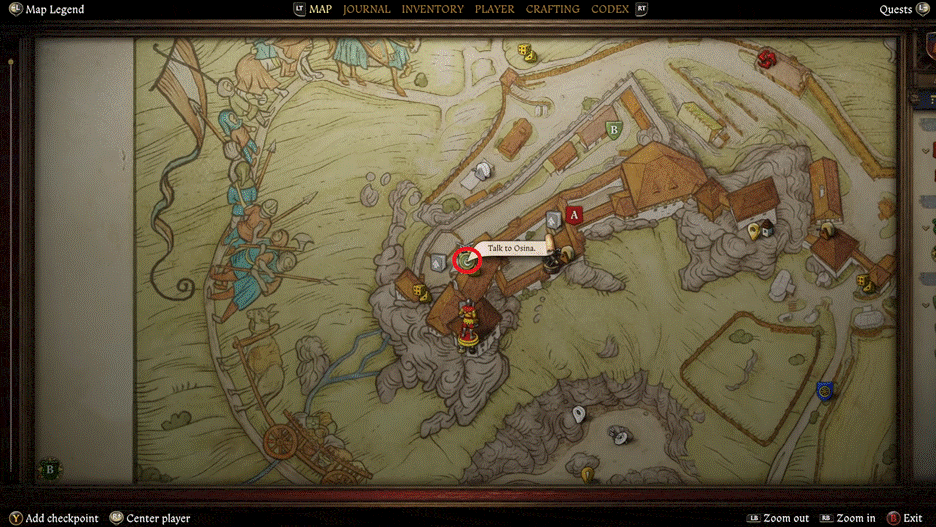The image size is (936, 527).
Task: Select the blue shield marker on the road
Action: pos(825,390)
